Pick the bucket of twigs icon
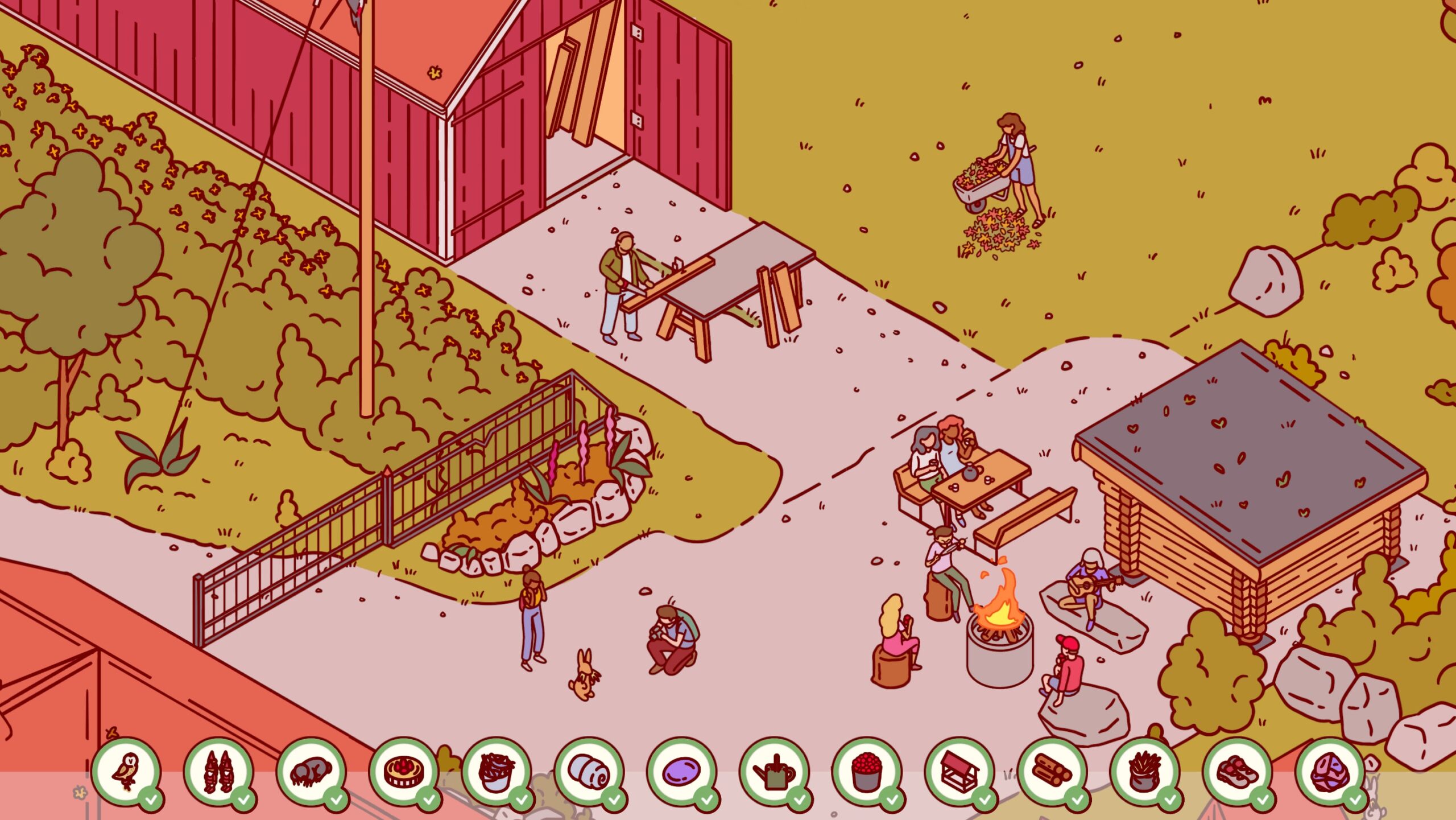This screenshot has height=820, width=1456. point(497,772)
